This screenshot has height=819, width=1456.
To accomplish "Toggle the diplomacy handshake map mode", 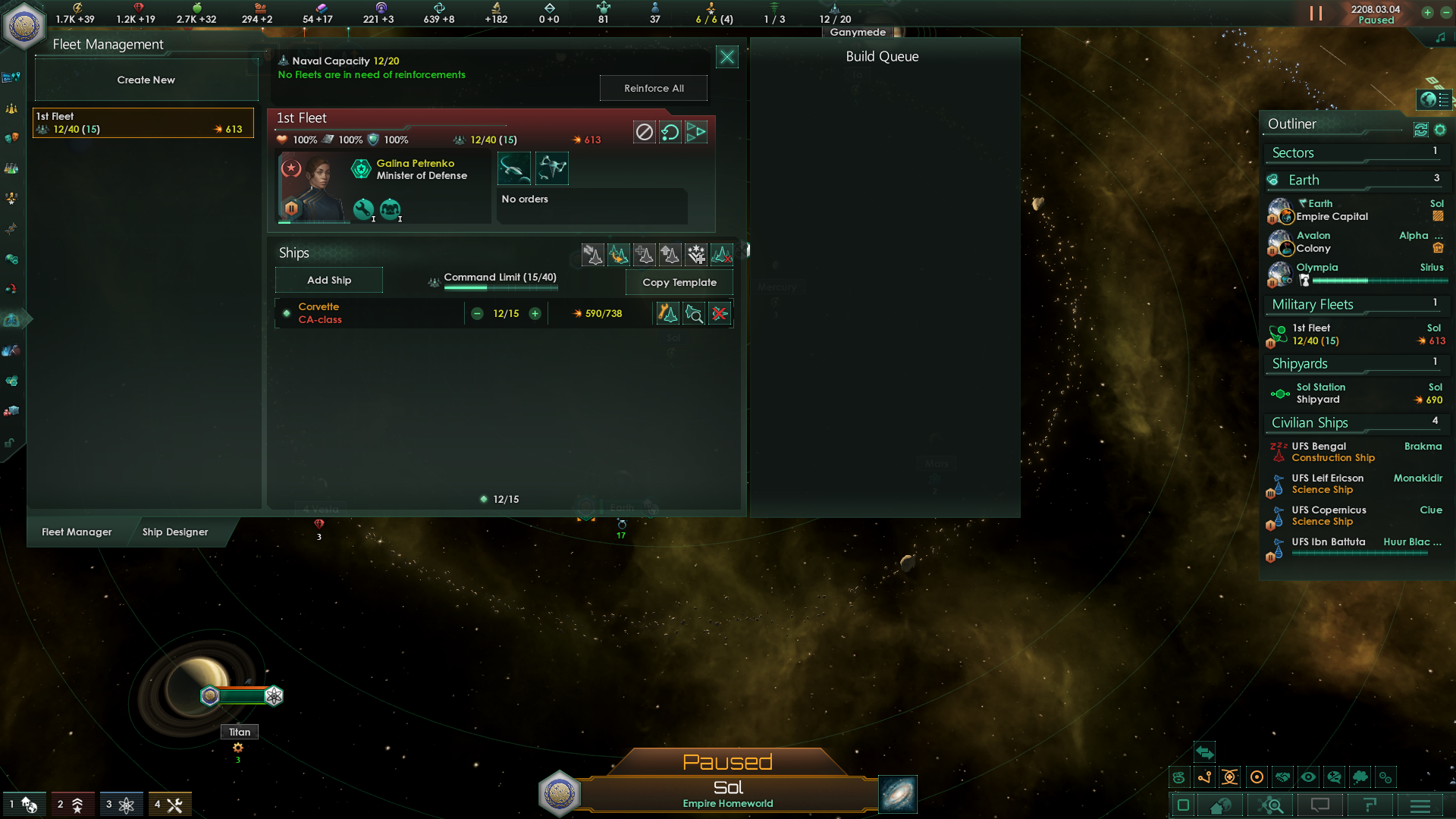I will pos(1282,777).
